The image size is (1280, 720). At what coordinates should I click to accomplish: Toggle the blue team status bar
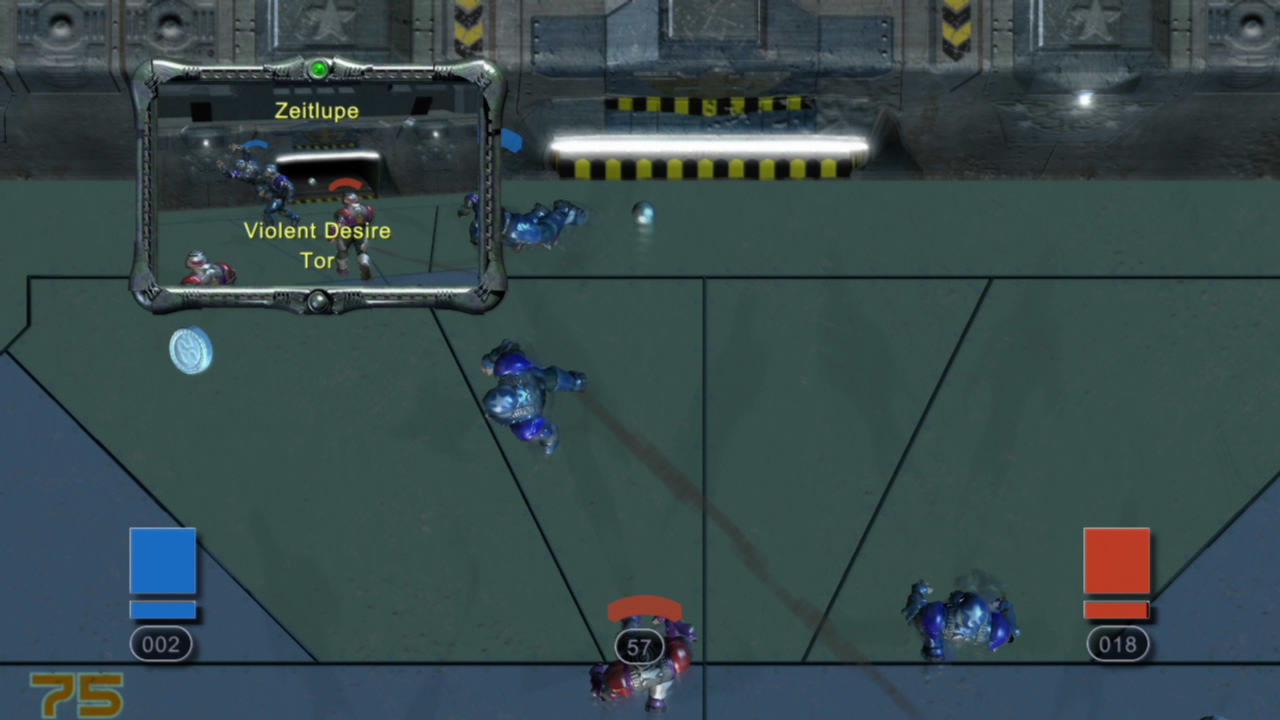coord(162,608)
